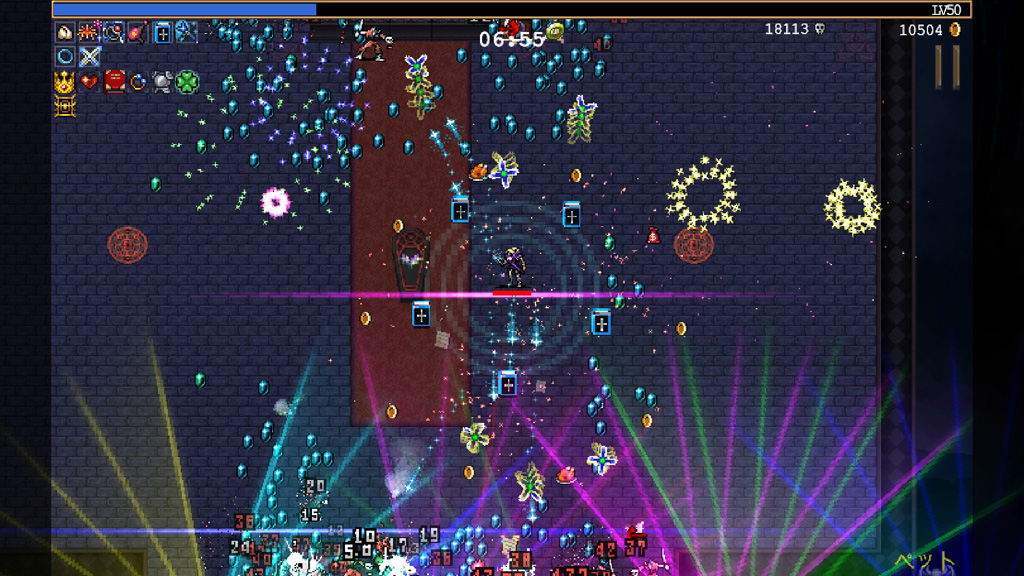Screen dimensions: 1024x576
Task: Select the blue sparkling magic wand icon
Action: click(x=186, y=32)
